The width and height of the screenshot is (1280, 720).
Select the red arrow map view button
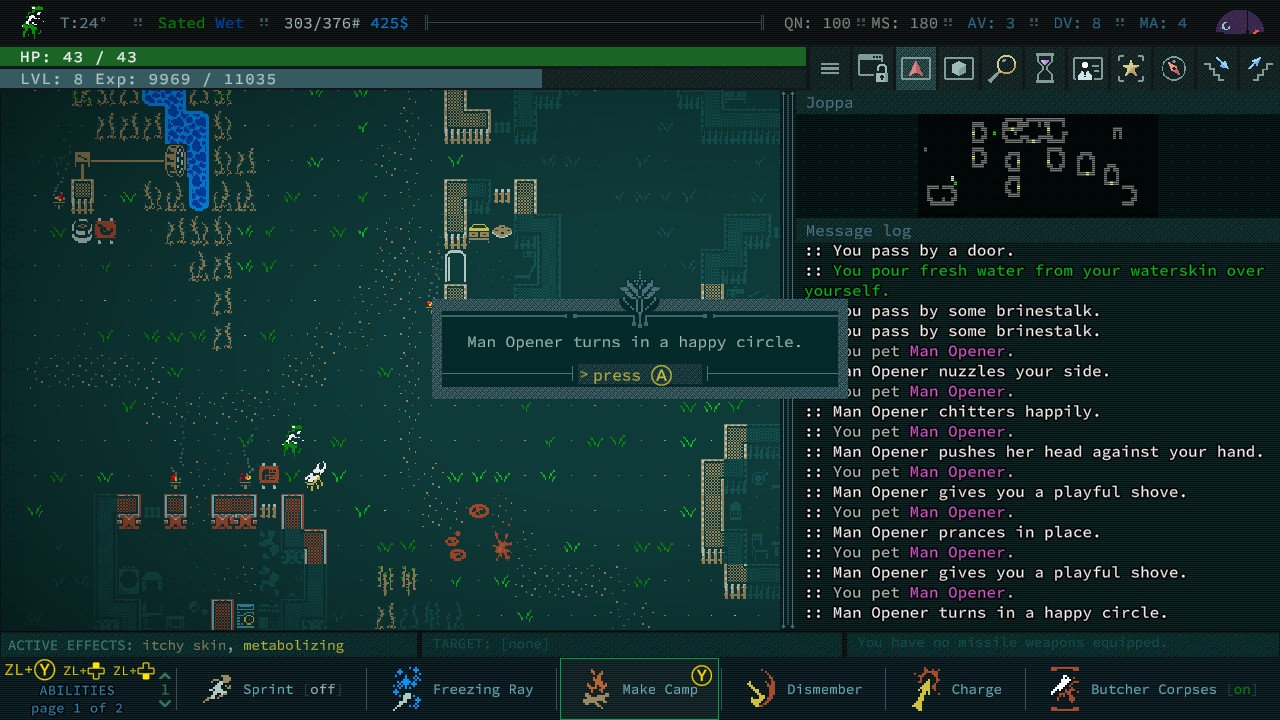point(916,69)
